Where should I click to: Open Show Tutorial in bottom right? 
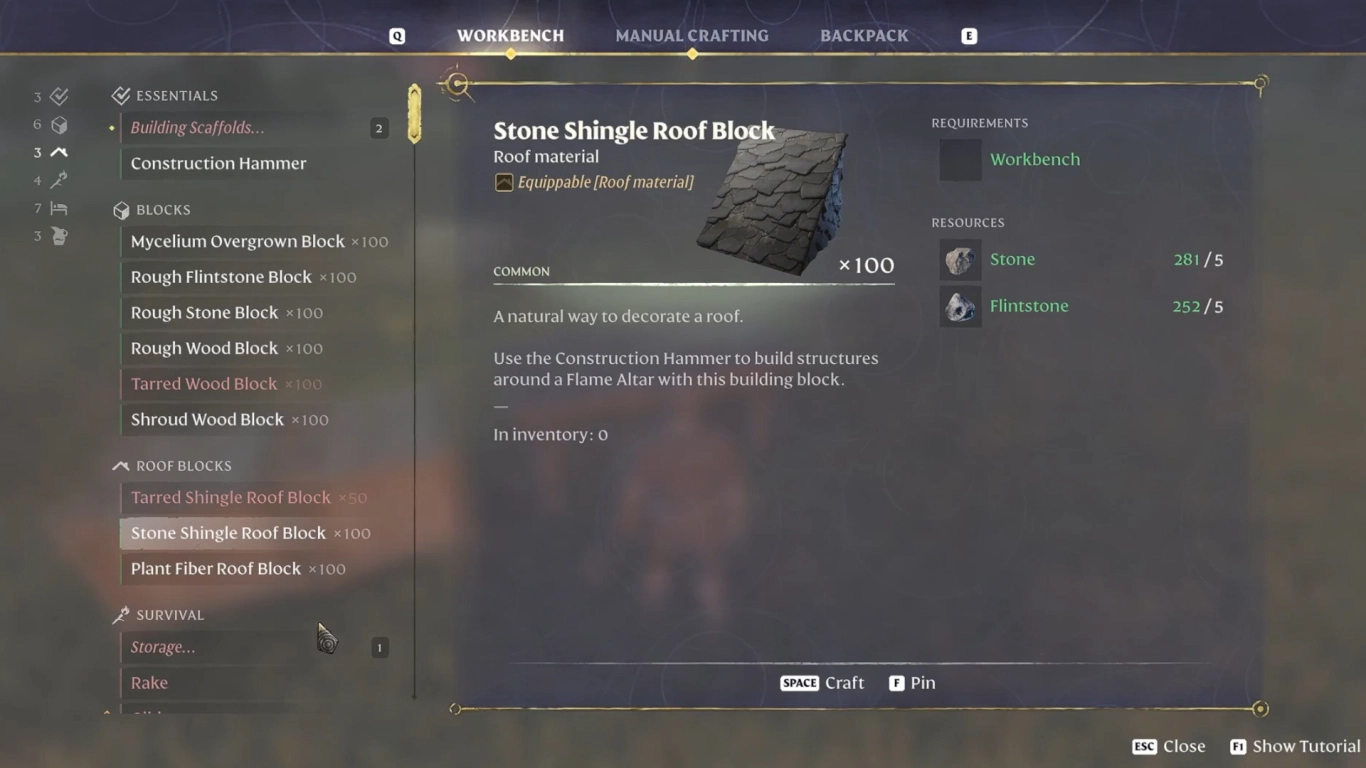1293,746
